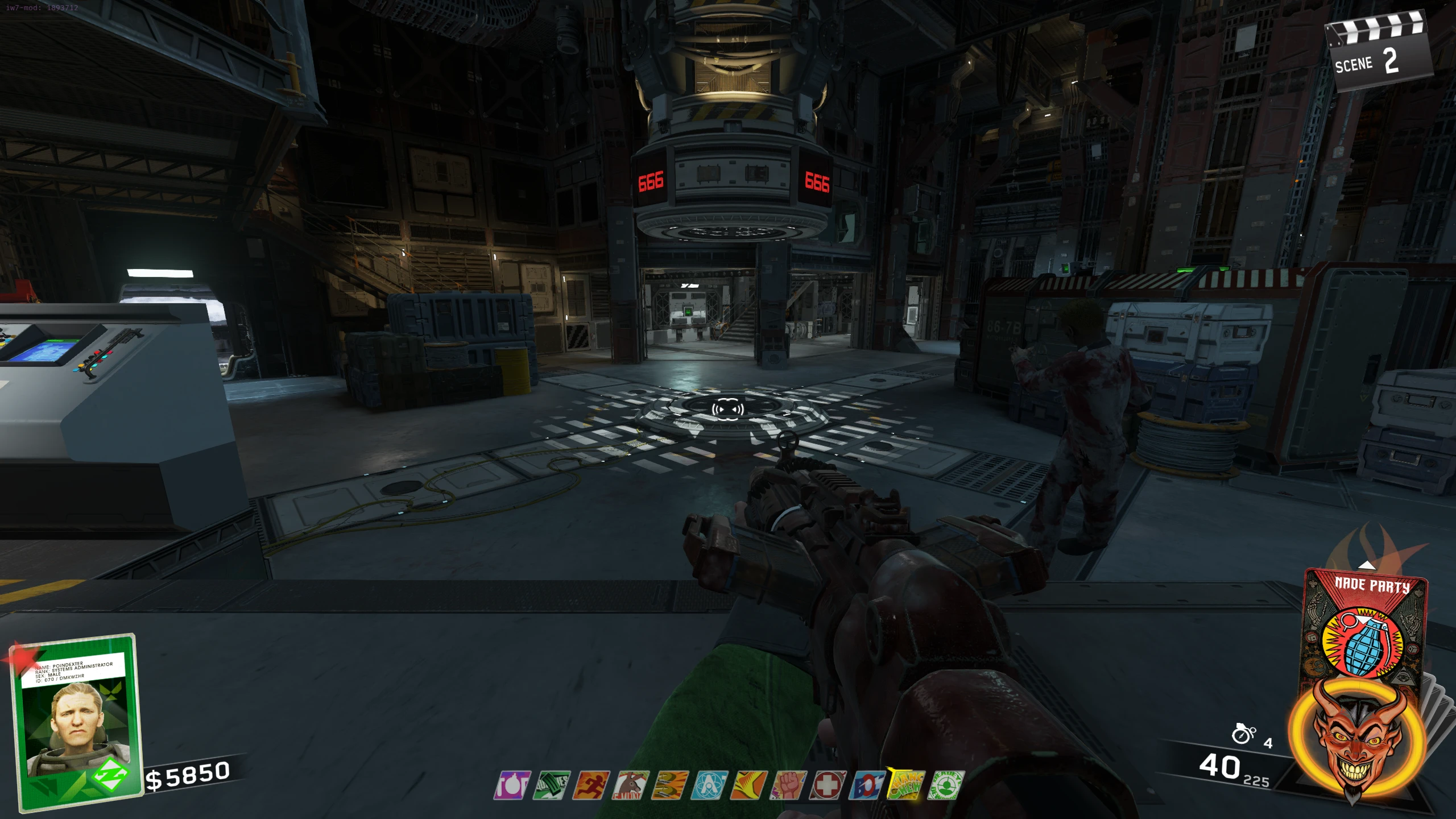Choose the Slappy Taffy fist perk icon
Image resolution: width=1456 pixels, height=819 pixels.
pyautogui.click(x=789, y=785)
